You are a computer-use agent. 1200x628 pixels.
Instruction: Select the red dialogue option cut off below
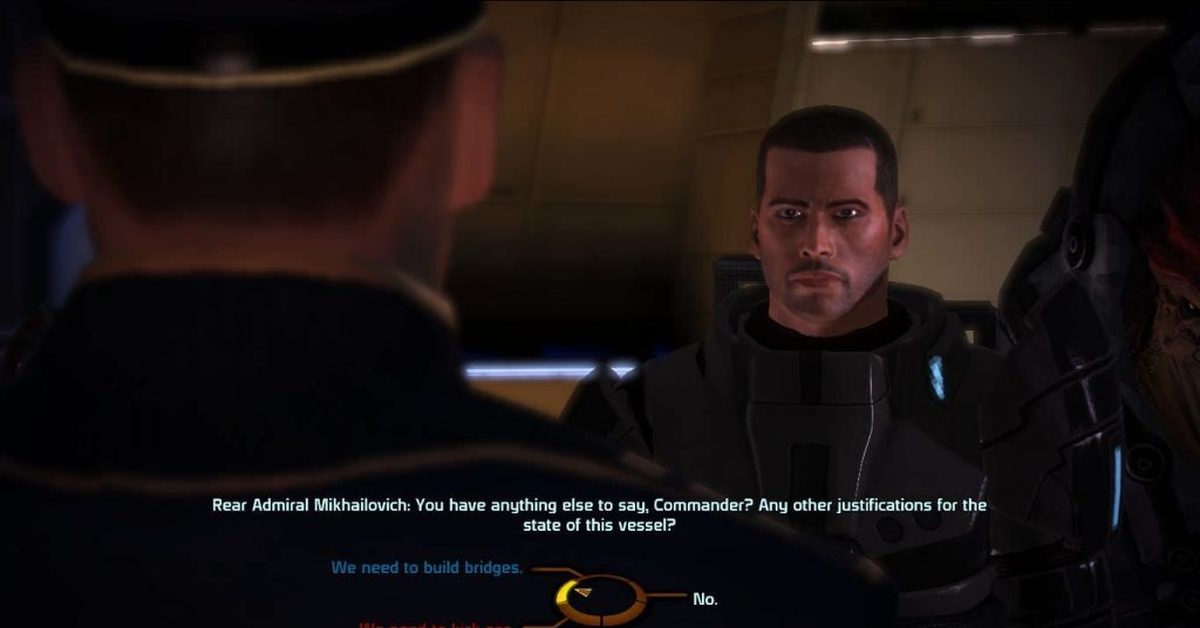[x=437, y=624]
